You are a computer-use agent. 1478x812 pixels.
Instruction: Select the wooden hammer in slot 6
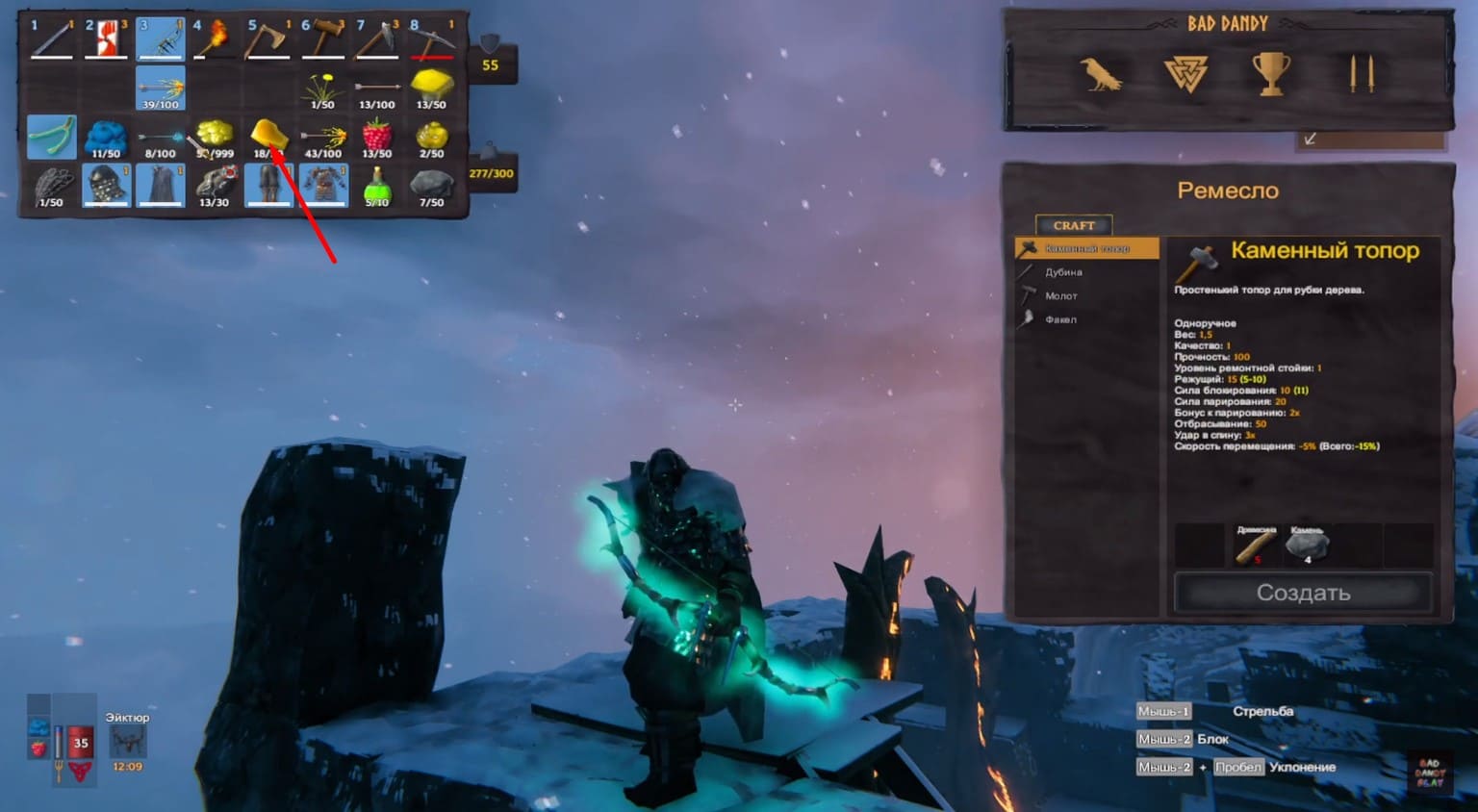[x=322, y=39]
